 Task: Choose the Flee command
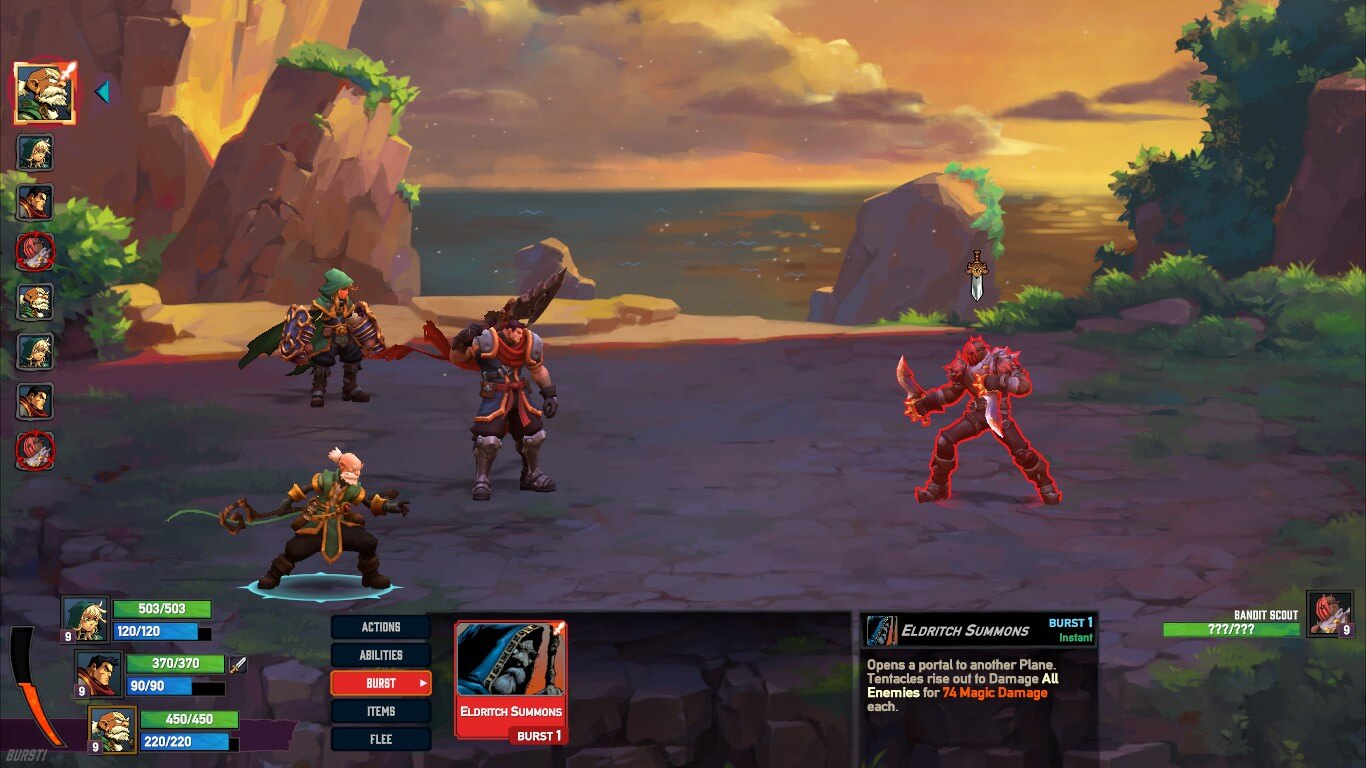tap(381, 739)
